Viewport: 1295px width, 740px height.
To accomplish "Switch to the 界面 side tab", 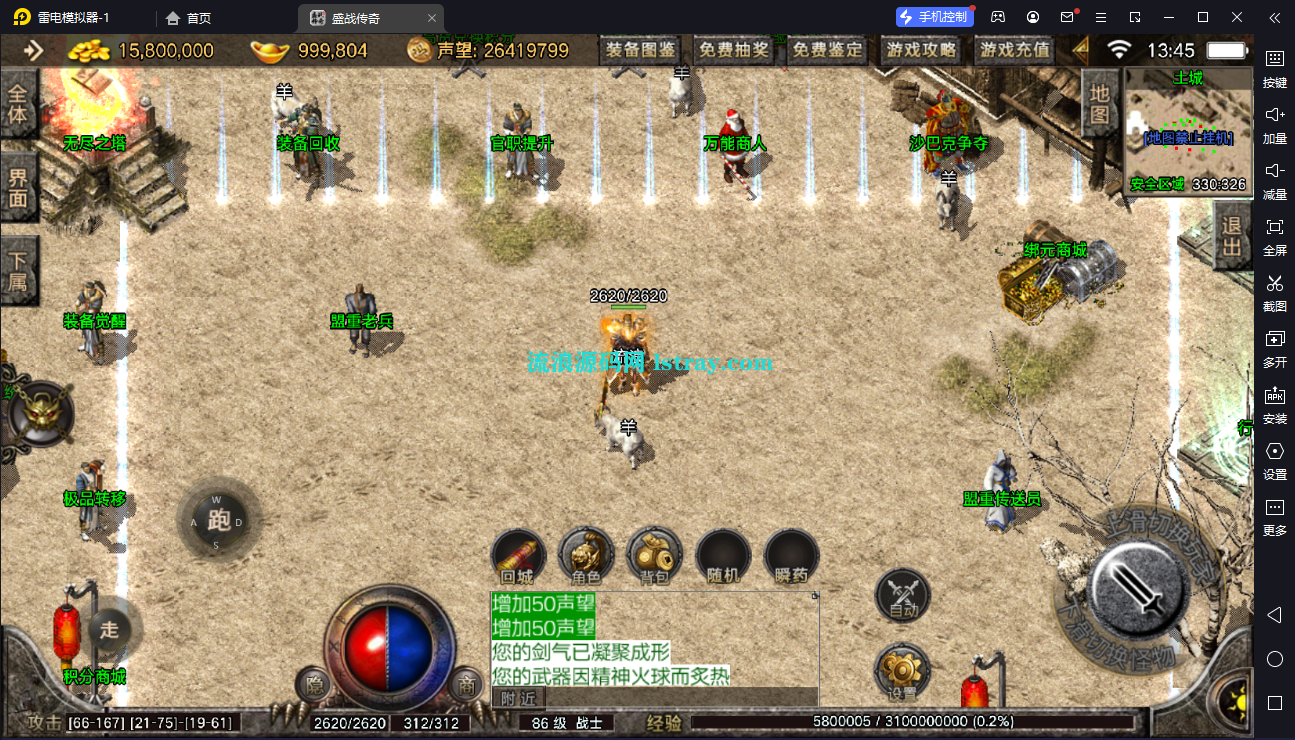I will click(x=18, y=187).
